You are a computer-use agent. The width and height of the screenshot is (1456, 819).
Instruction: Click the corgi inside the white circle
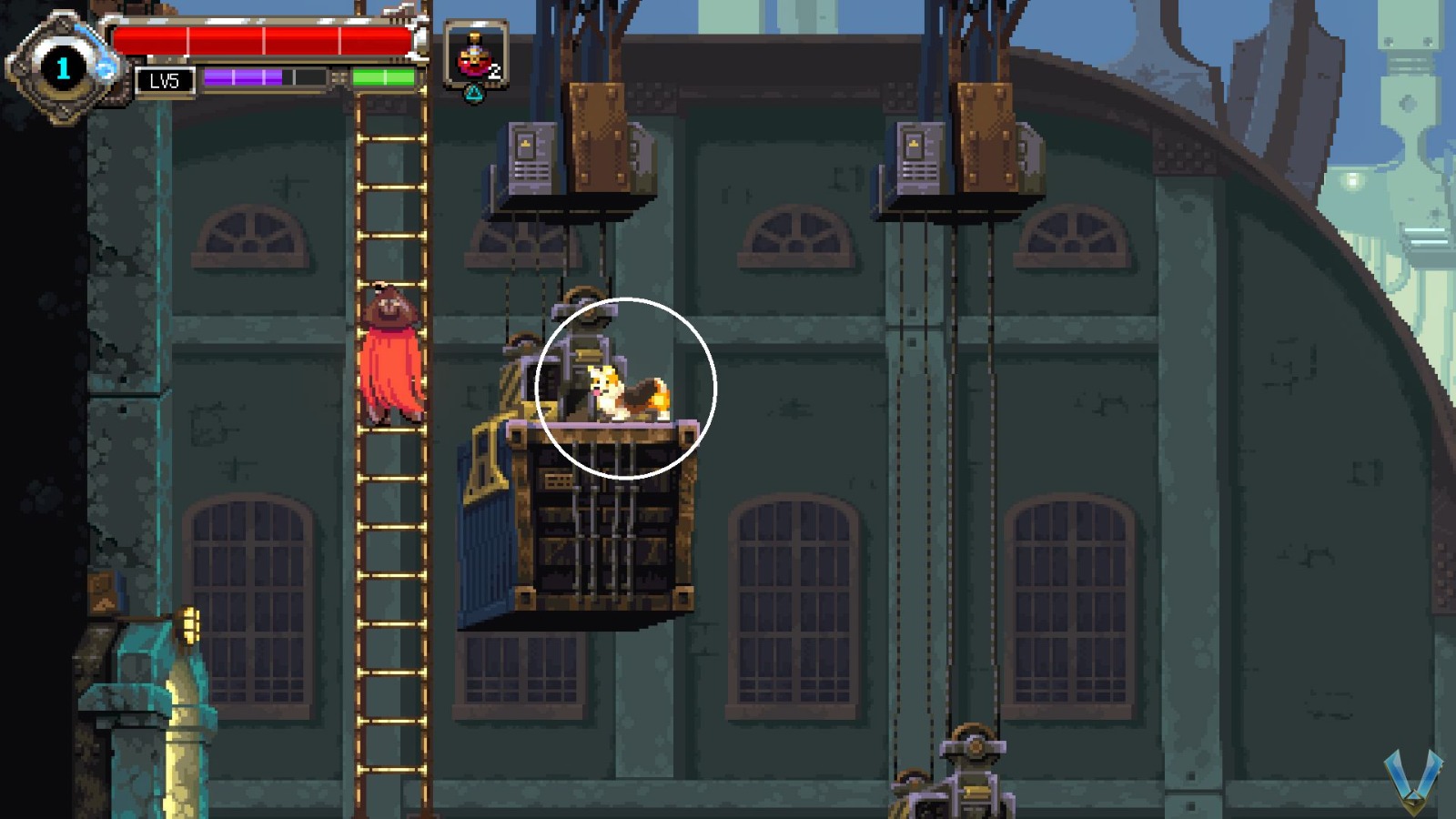(628, 391)
